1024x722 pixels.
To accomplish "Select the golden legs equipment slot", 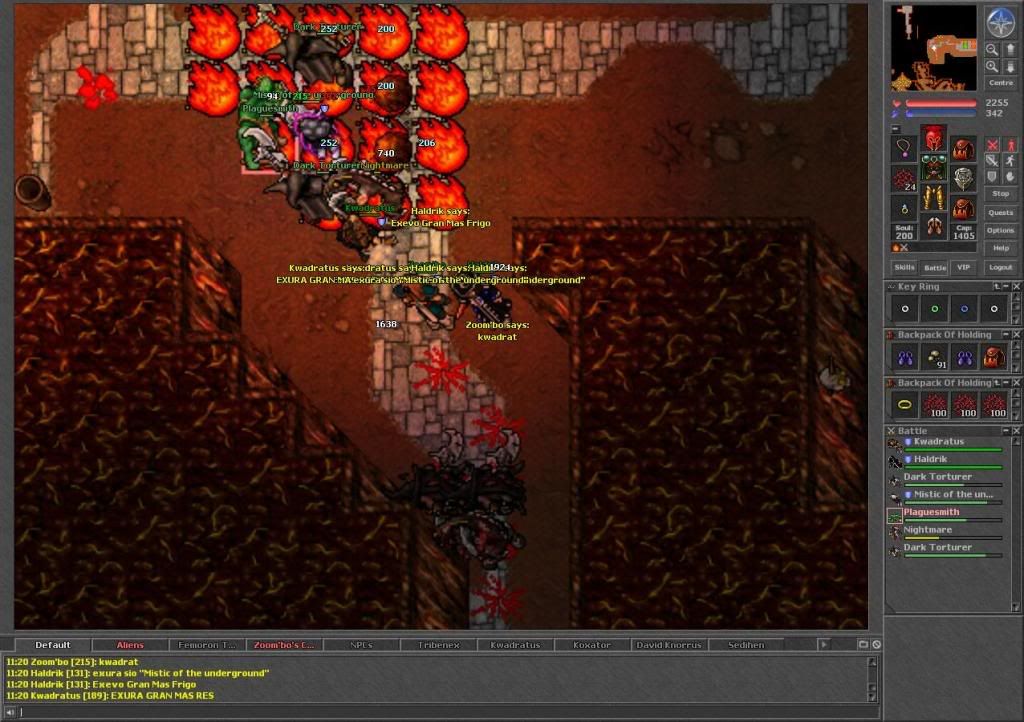I will [x=934, y=197].
